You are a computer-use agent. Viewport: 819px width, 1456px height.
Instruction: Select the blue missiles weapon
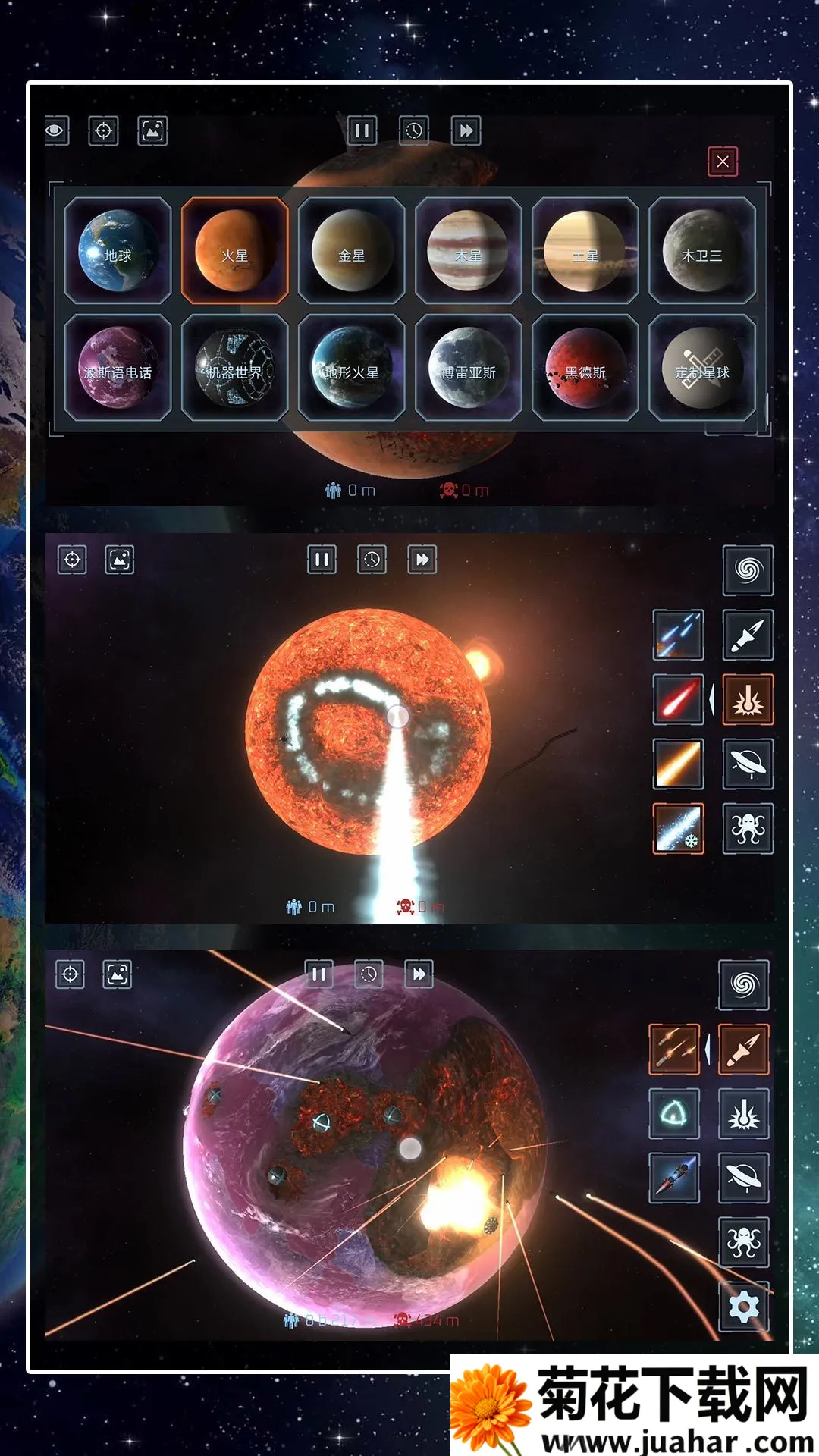(x=678, y=635)
